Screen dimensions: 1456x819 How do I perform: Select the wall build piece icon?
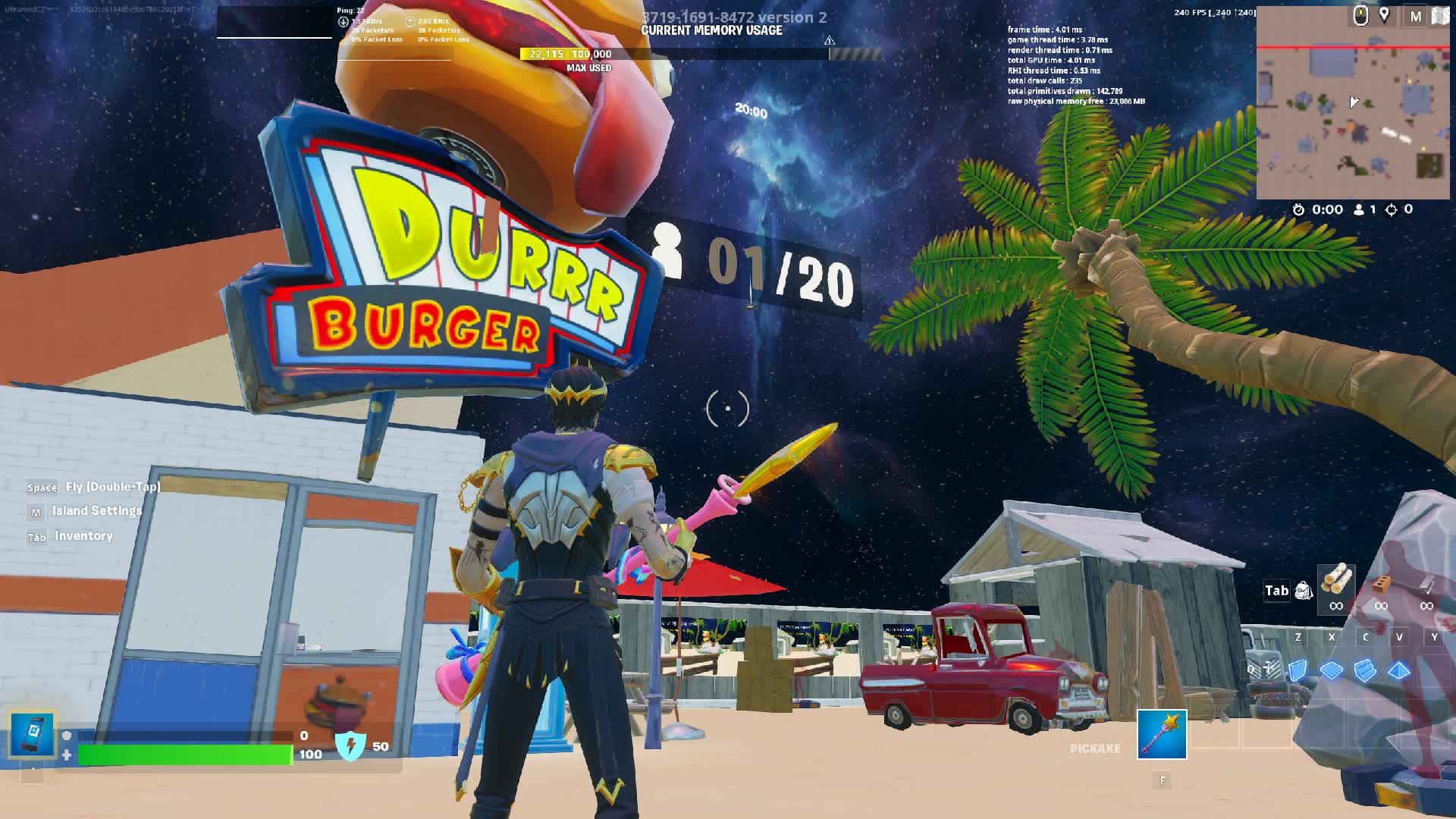1298,670
